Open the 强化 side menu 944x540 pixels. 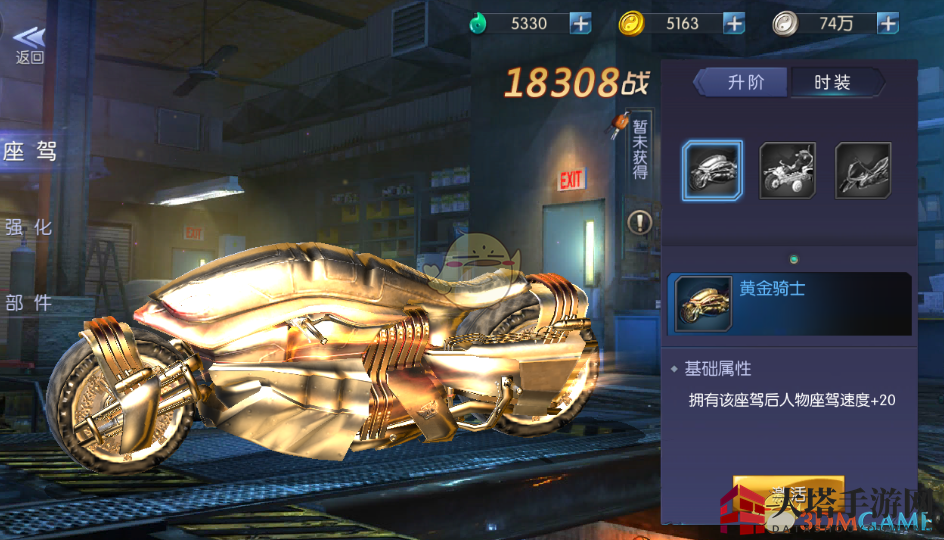tap(29, 227)
